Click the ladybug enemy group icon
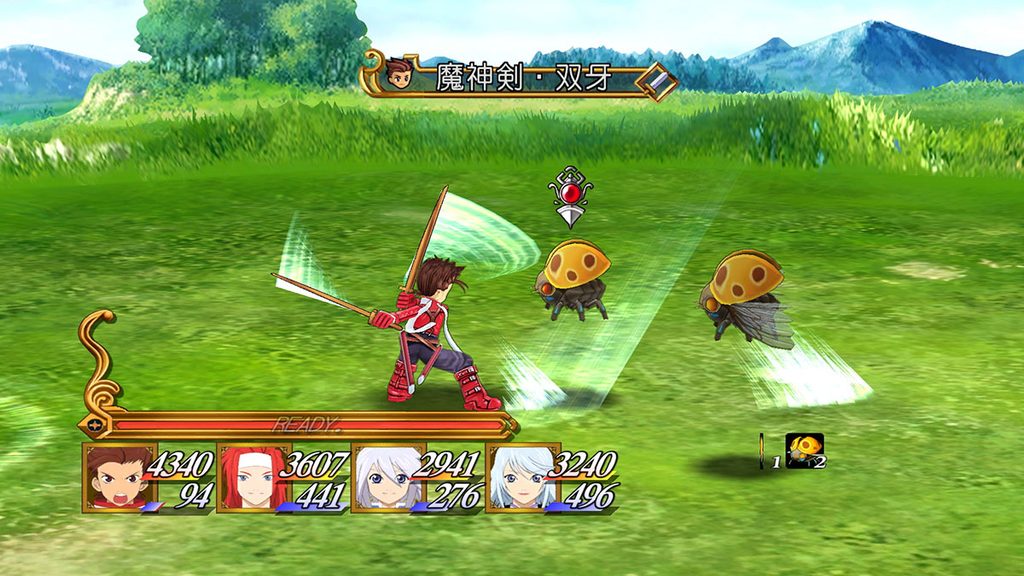Screen dimensions: 1024x576 pos(803,450)
